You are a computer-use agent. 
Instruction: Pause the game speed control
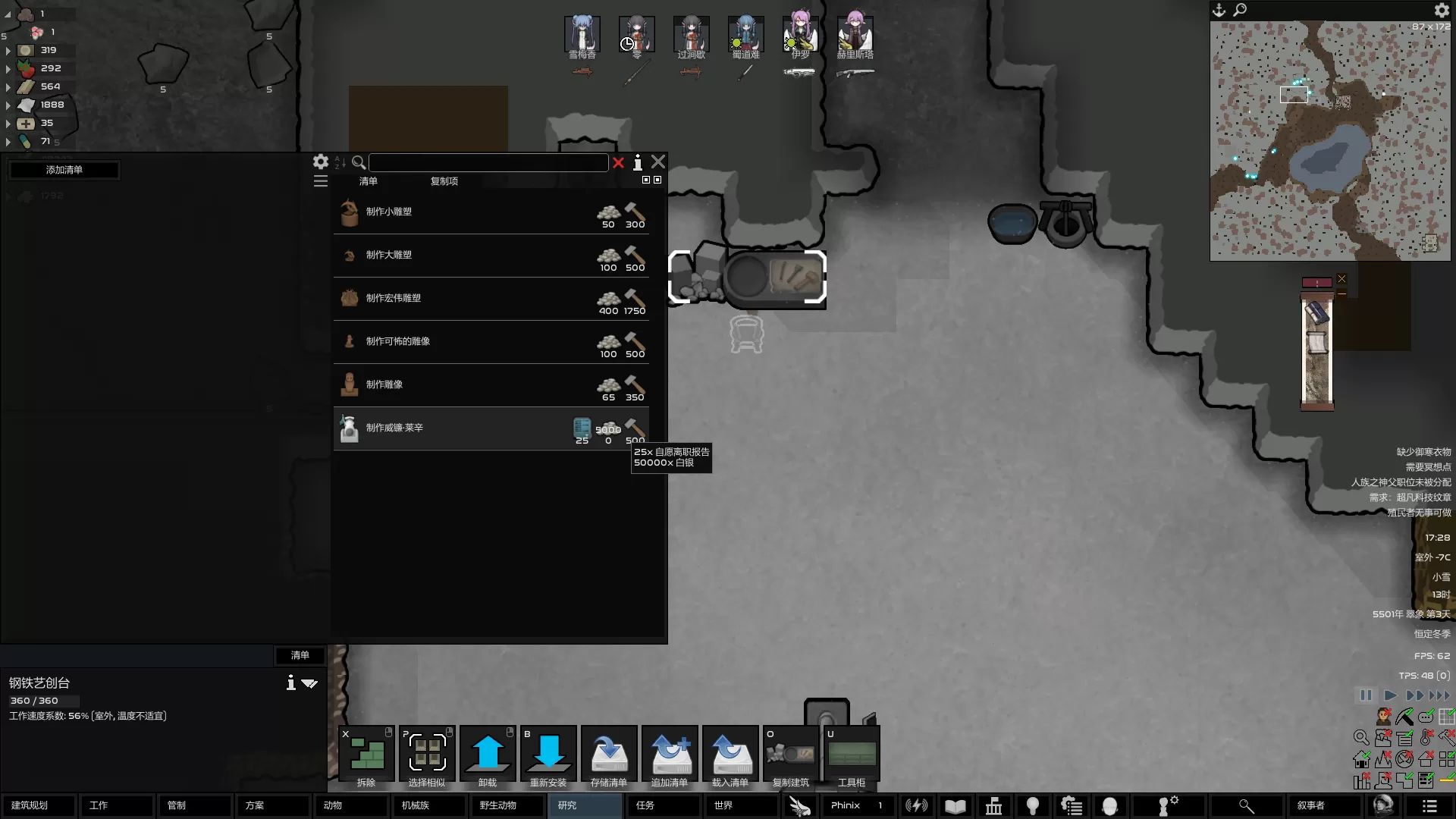pos(1366,695)
